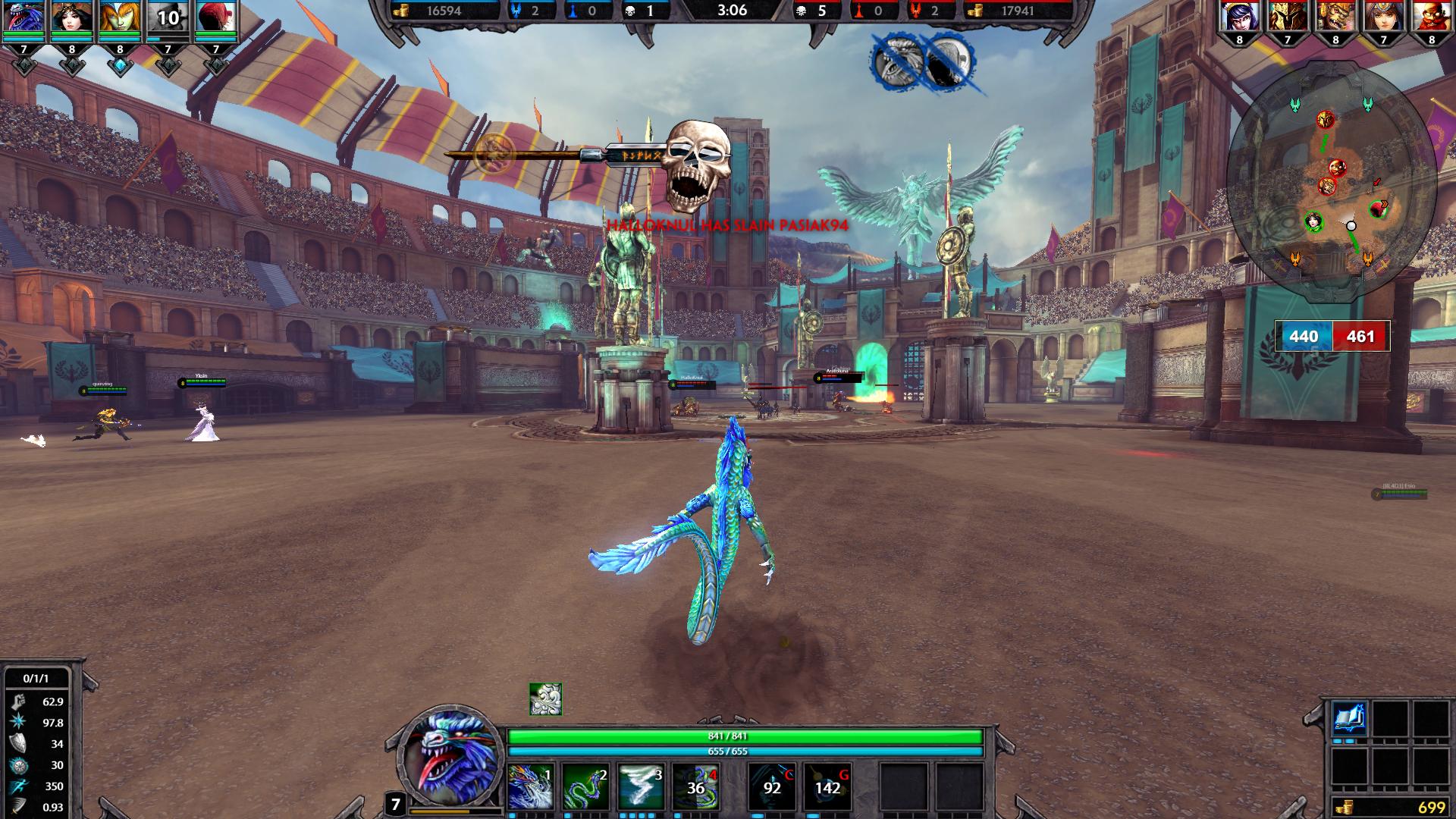Inspect the white cloud buff icon
Screen dimensions: 1456x819
[545, 699]
